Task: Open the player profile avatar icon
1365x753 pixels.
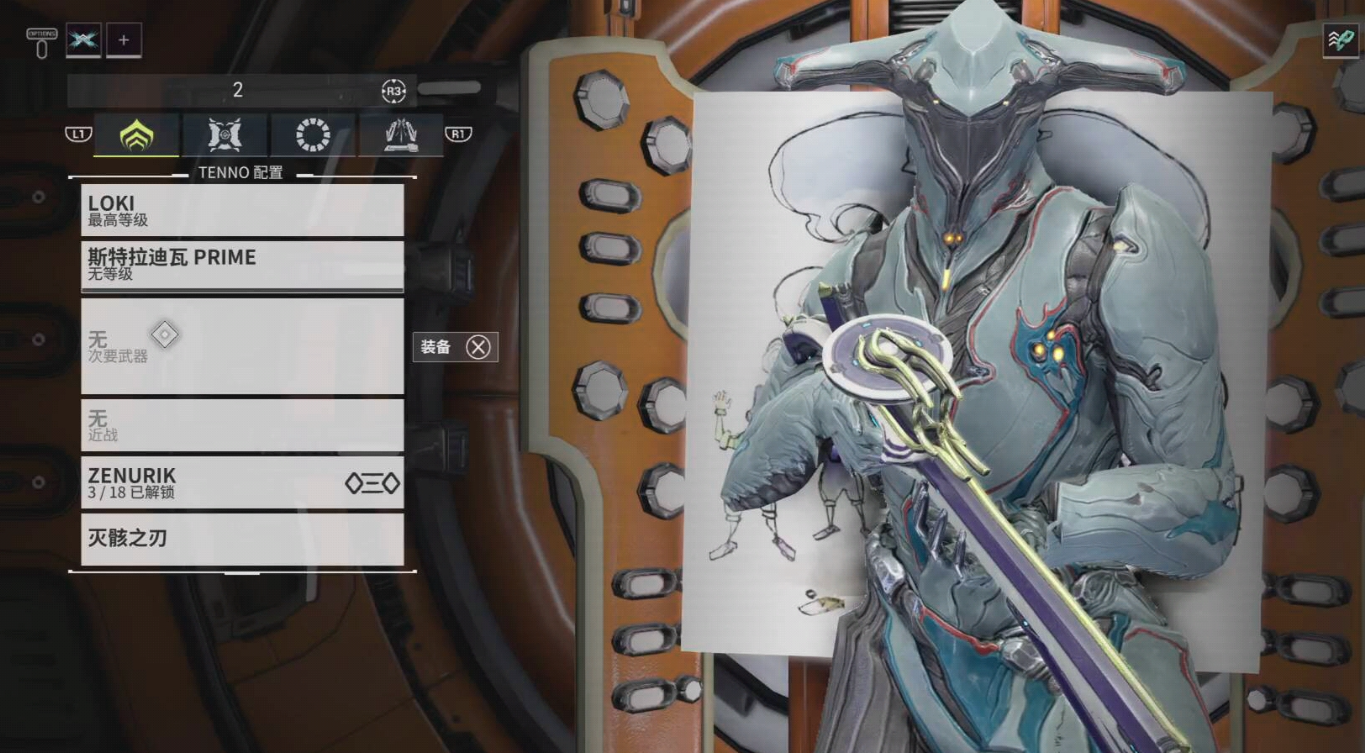Action: click(83, 40)
